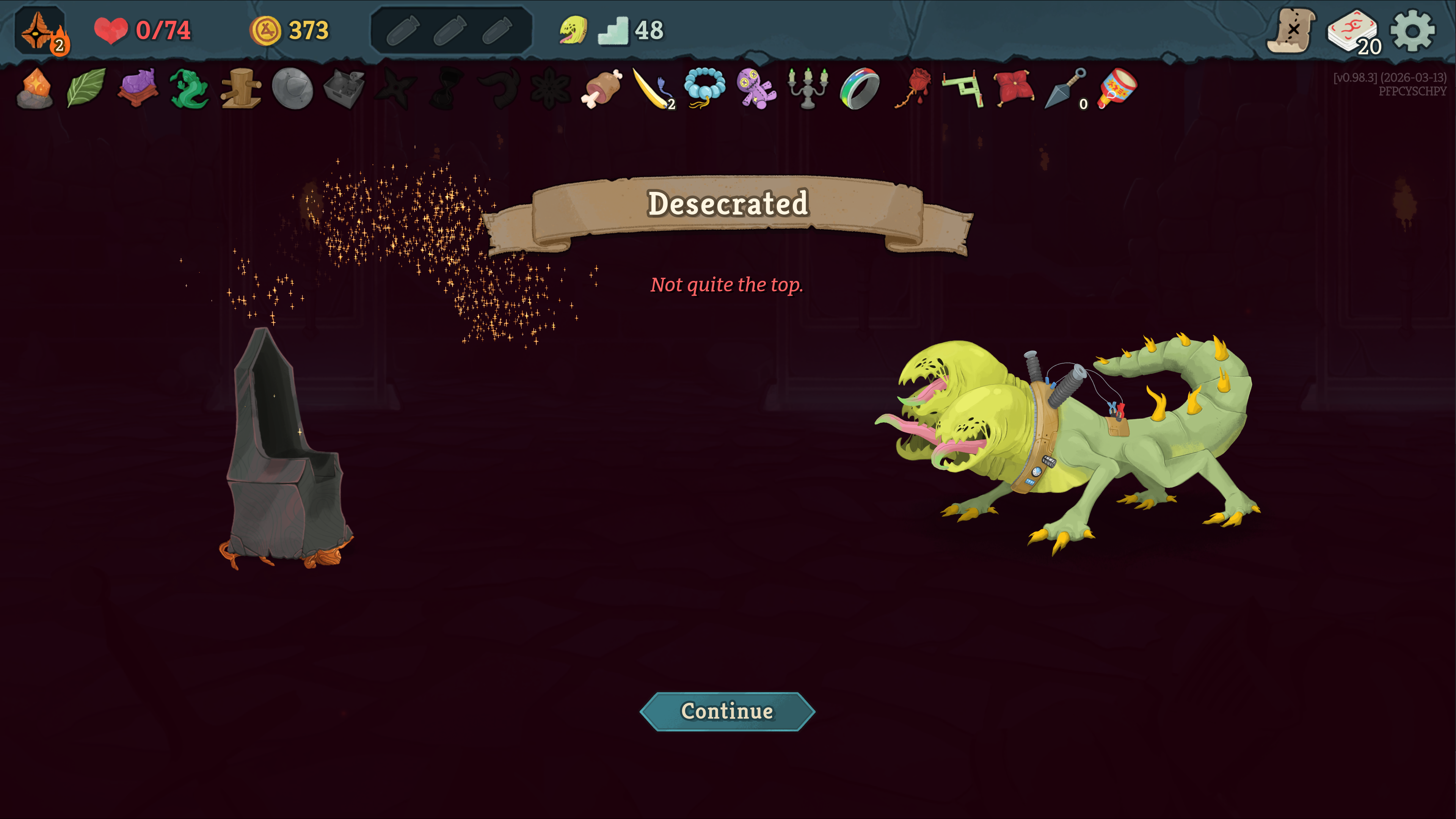Check the green serpent statue relic
The height and width of the screenshot is (819, 1456).
(189, 89)
